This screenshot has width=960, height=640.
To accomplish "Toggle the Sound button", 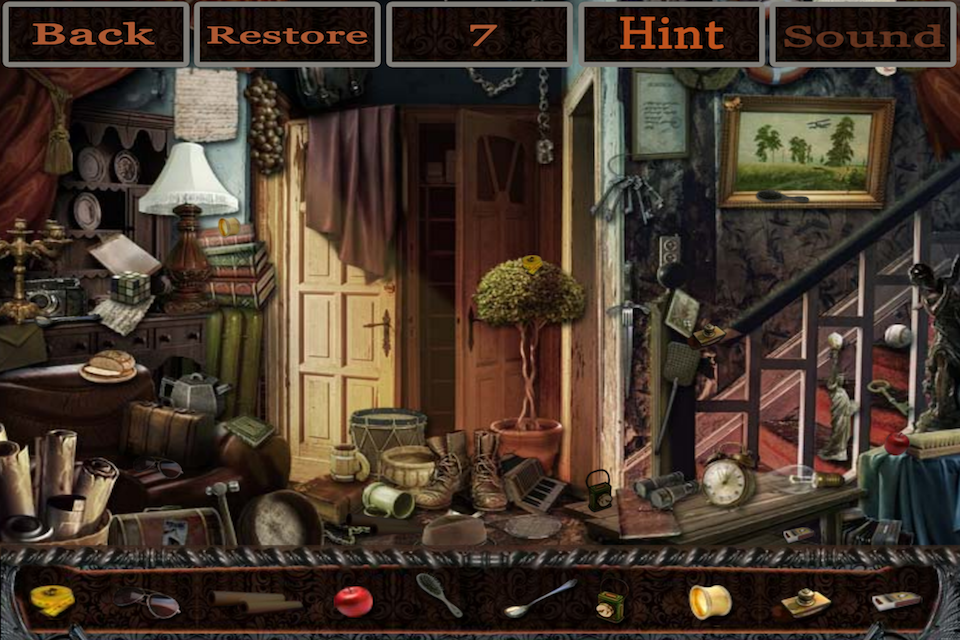I will tap(862, 34).
